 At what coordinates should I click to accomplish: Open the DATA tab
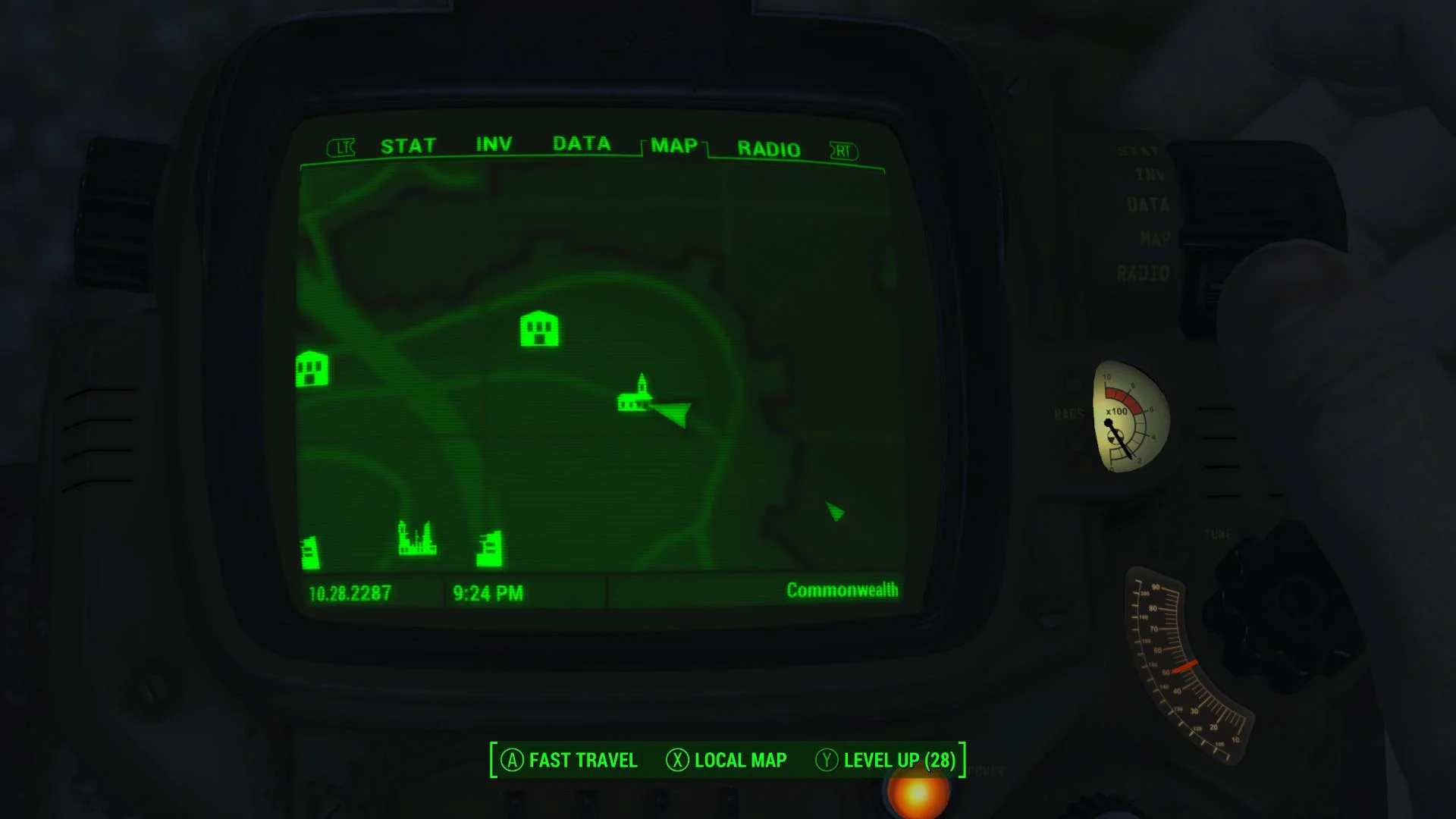click(582, 143)
